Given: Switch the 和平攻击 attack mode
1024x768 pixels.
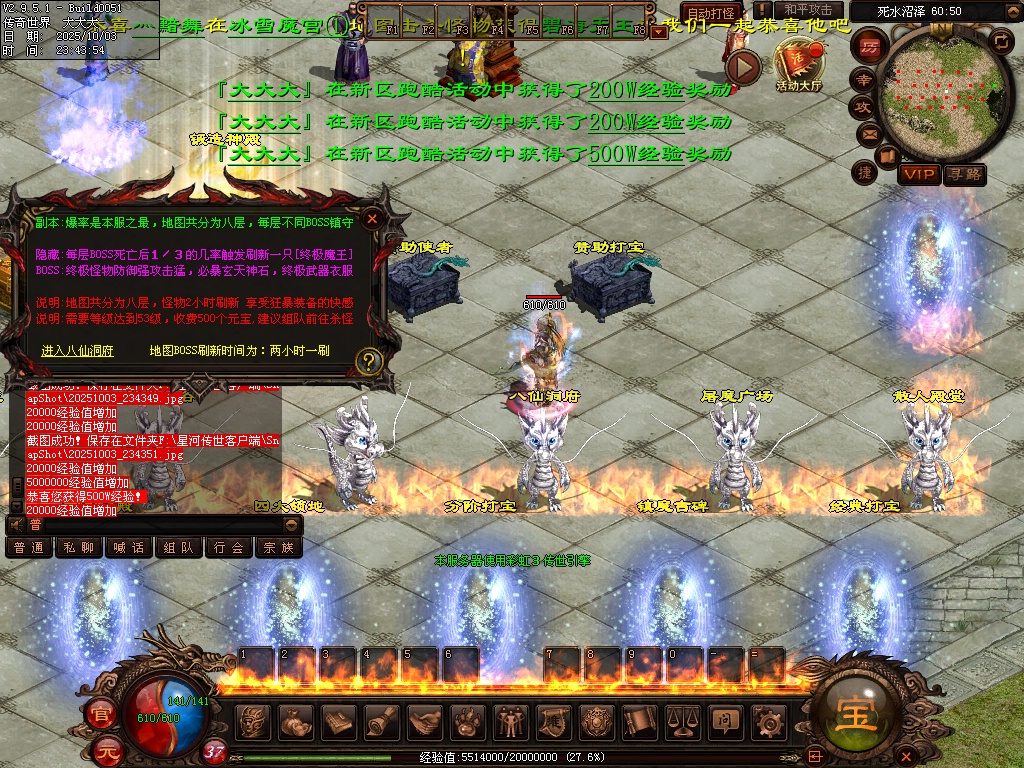Looking at the screenshot, I should point(808,10).
